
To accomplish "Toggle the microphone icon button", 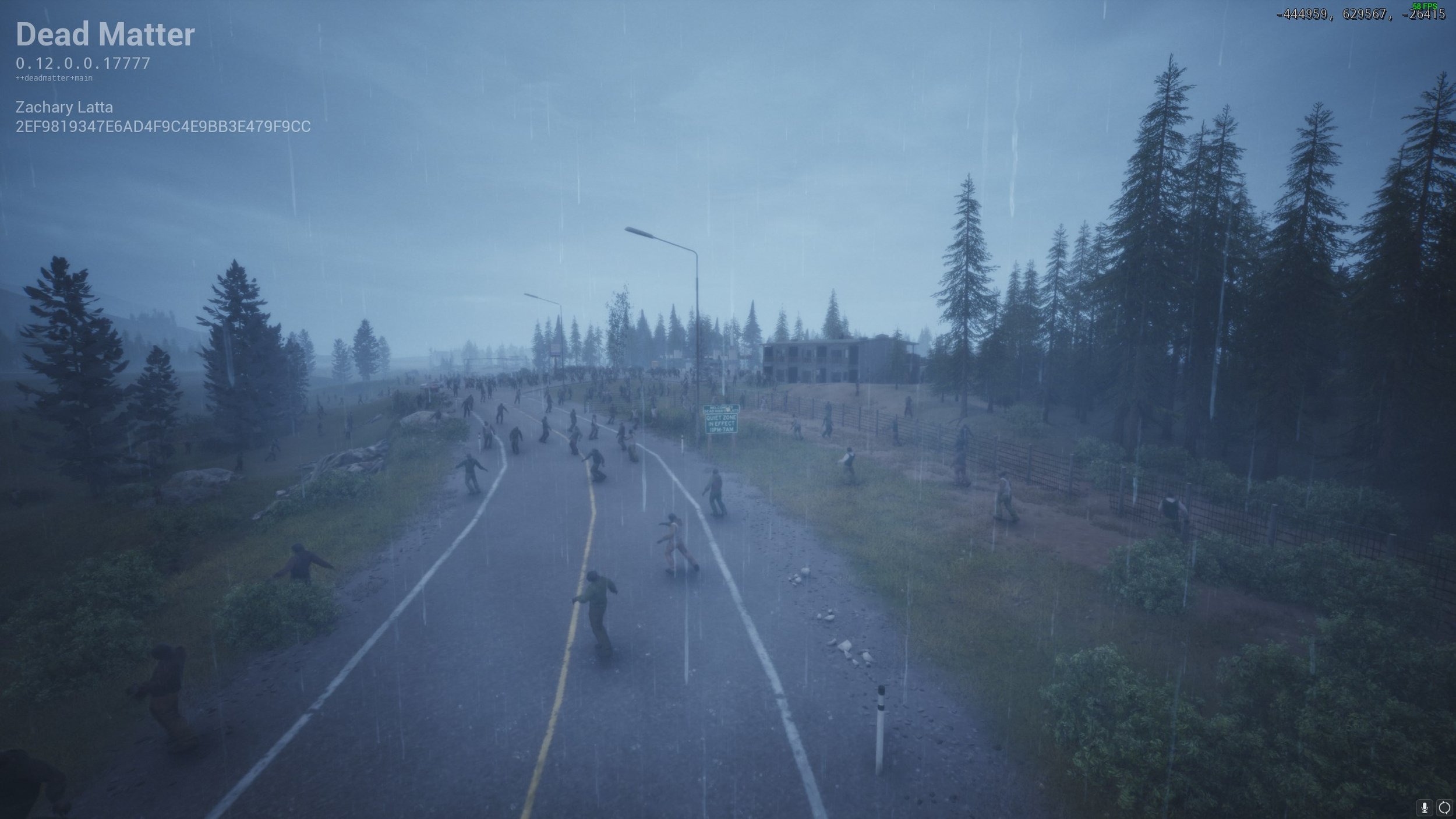I will [1425, 807].
